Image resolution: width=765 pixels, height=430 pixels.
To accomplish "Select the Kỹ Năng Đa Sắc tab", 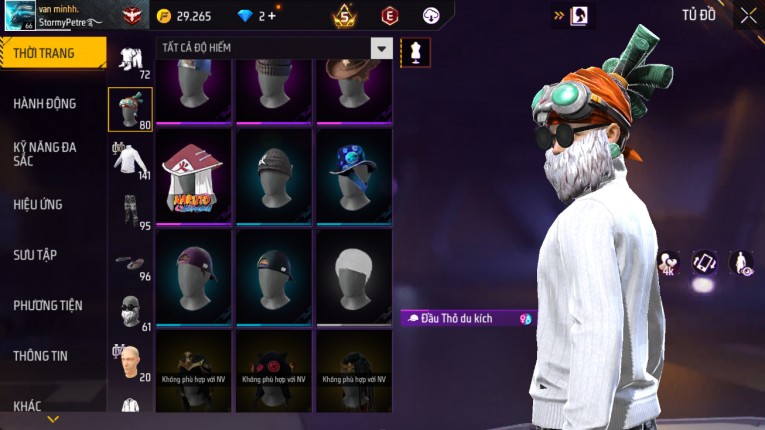I will (45, 153).
